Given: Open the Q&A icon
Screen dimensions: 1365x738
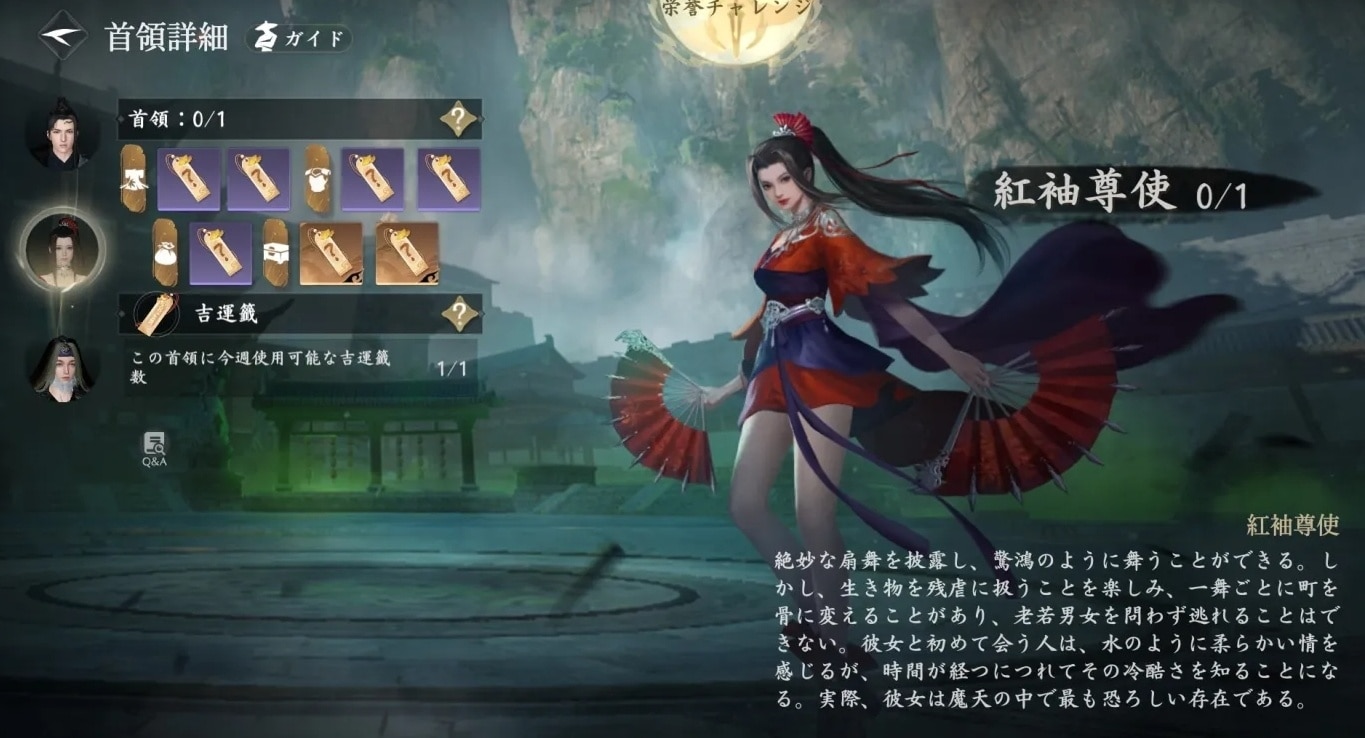Looking at the screenshot, I should tap(154, 449).
